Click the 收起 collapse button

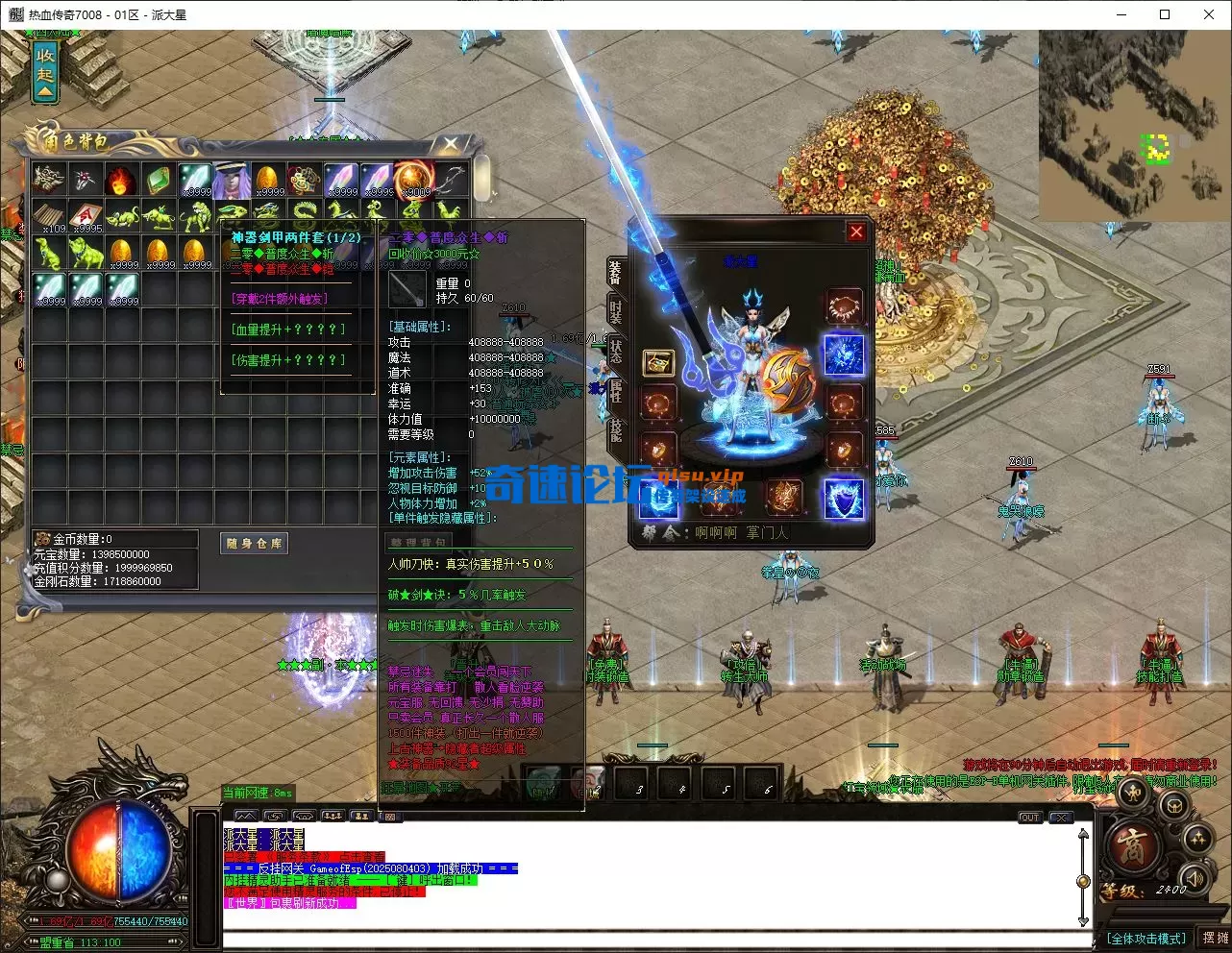45,73
